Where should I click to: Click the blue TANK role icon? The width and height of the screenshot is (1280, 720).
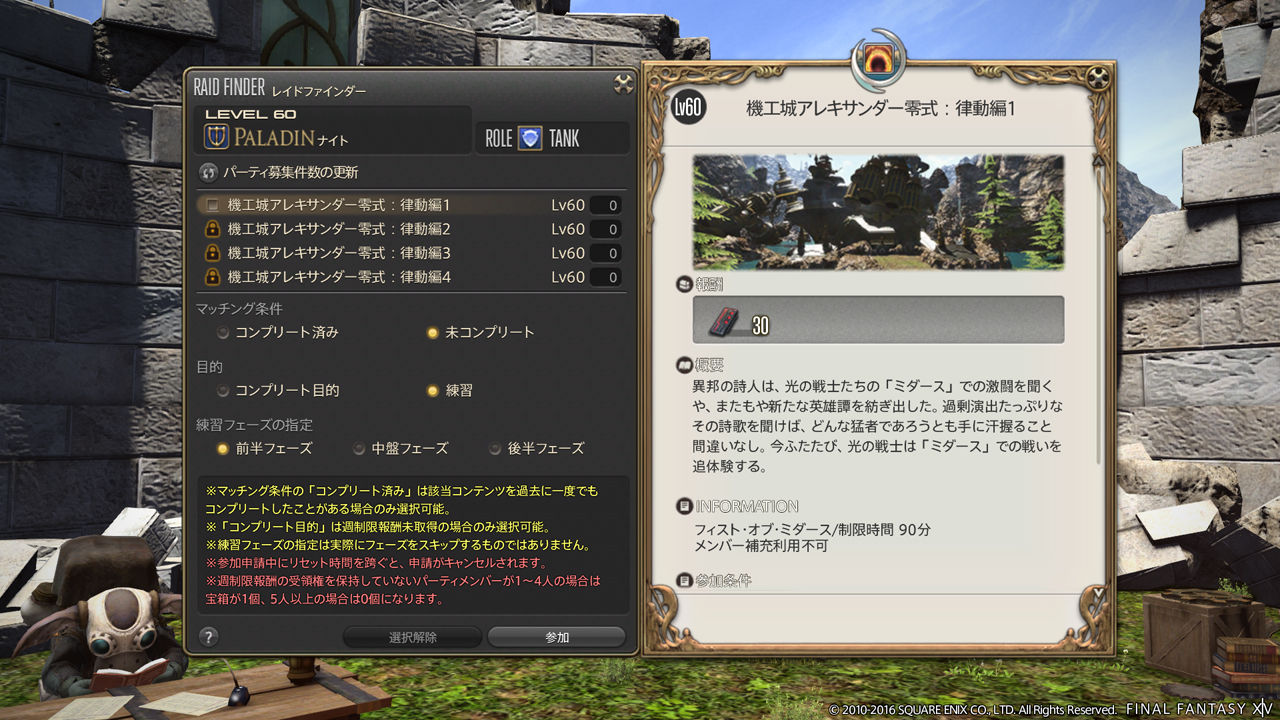coord(529,138)
